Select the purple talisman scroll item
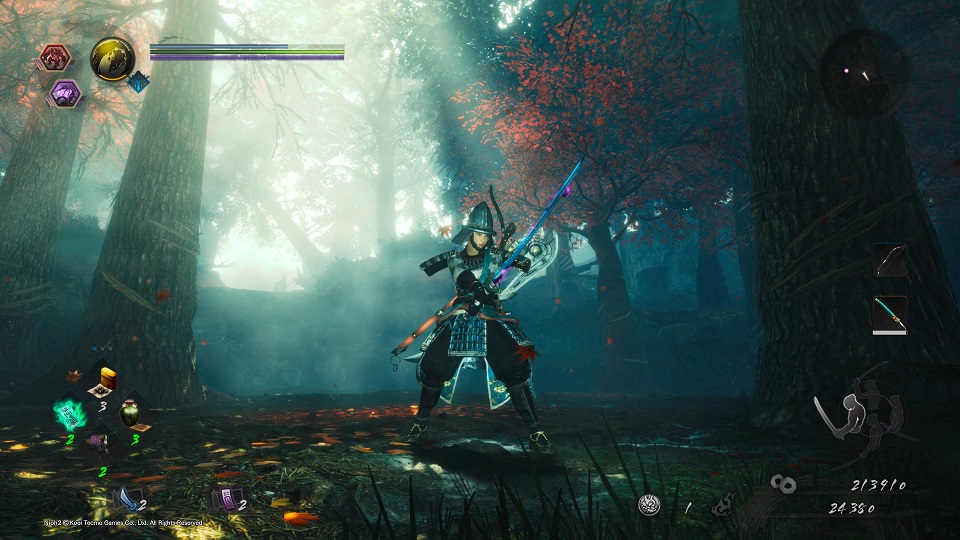Viewport: 960px width, 540px height. tap(226, 498)
